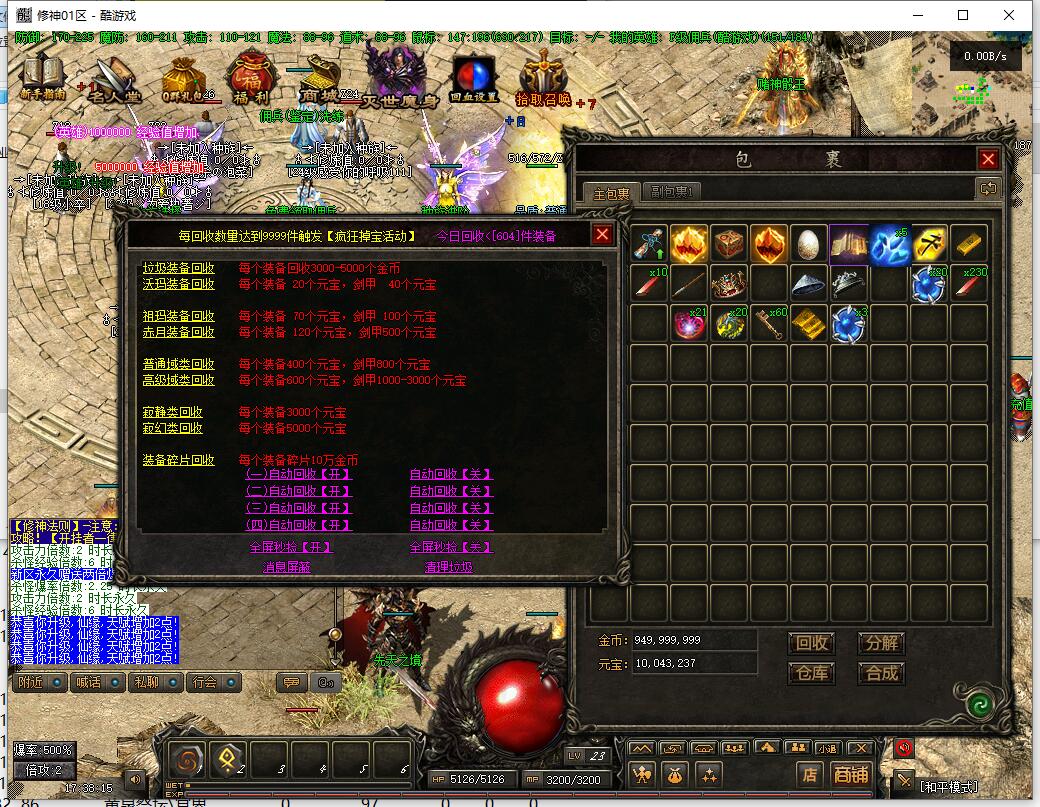
Task: Open the 商铺 button at bottom right
Action: click(x=851, y=773)
